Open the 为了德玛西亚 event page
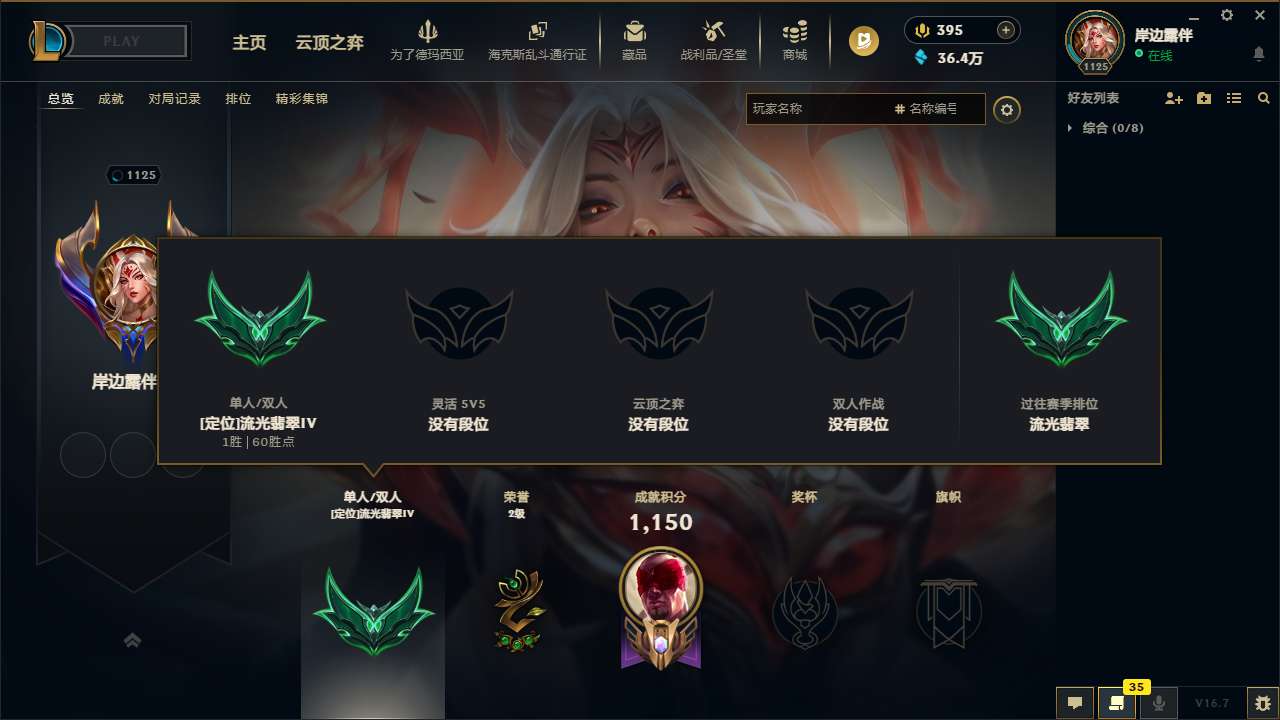Viewport: 1280px width, 720px height. (428, 41)
